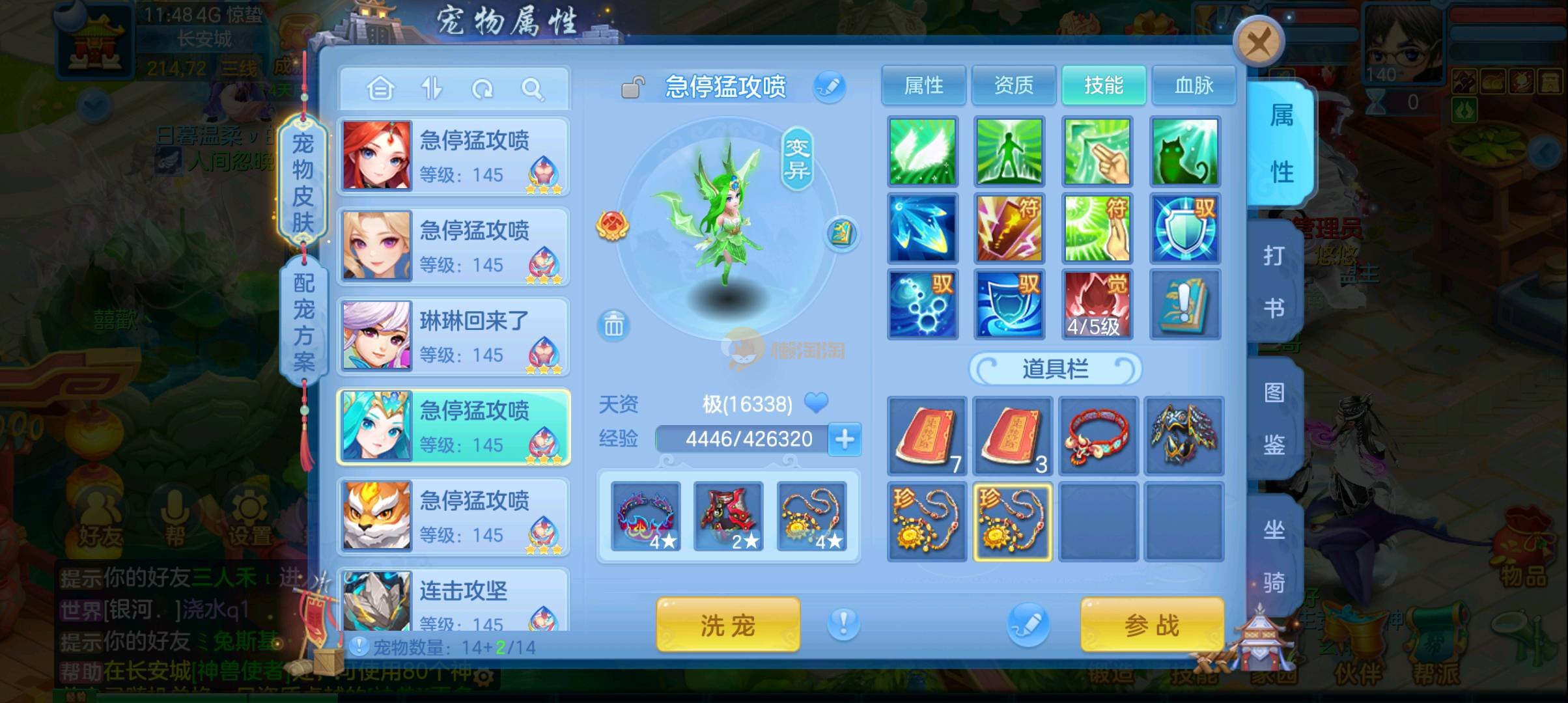The image size is (1568, 703).
Task: Add pet experience with the plus button
Action: 845,439
